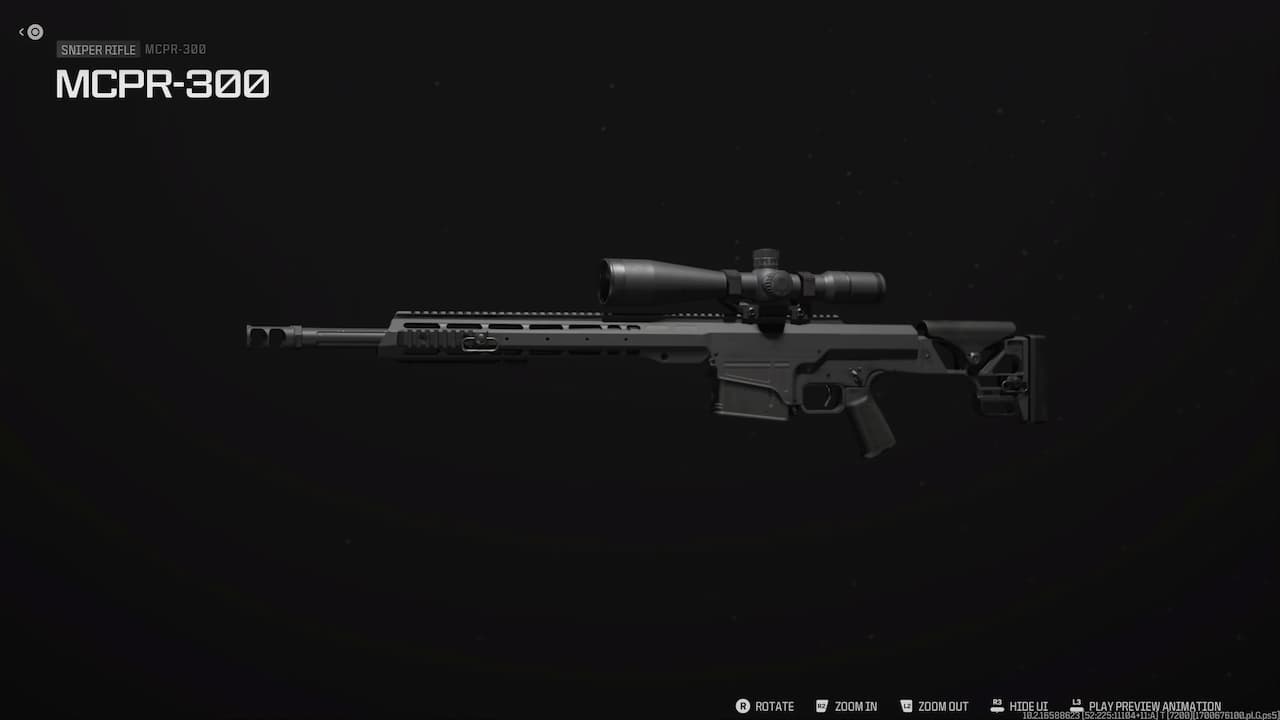Viewport: 1280px width, 720px height.
Task: Select the SNIPER RIFLE category tag
Action: (97, 49)
